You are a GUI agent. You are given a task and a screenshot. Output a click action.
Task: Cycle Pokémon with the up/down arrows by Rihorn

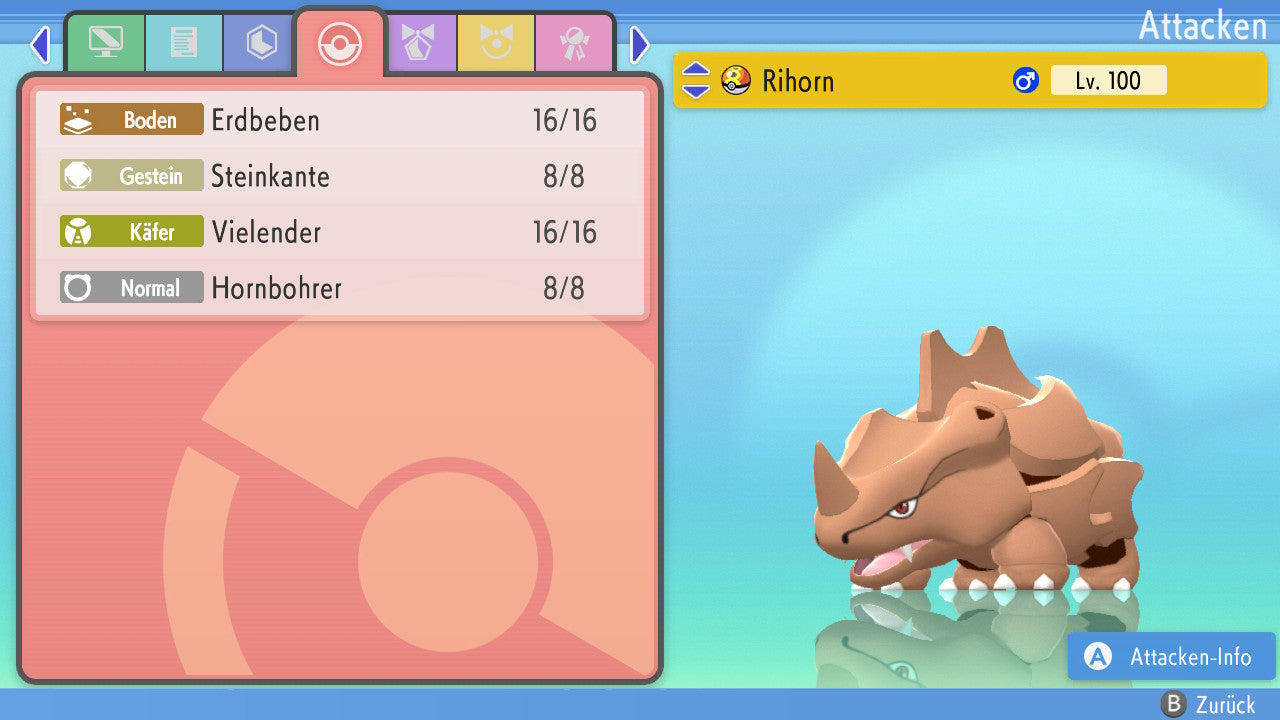click(695, 80)
